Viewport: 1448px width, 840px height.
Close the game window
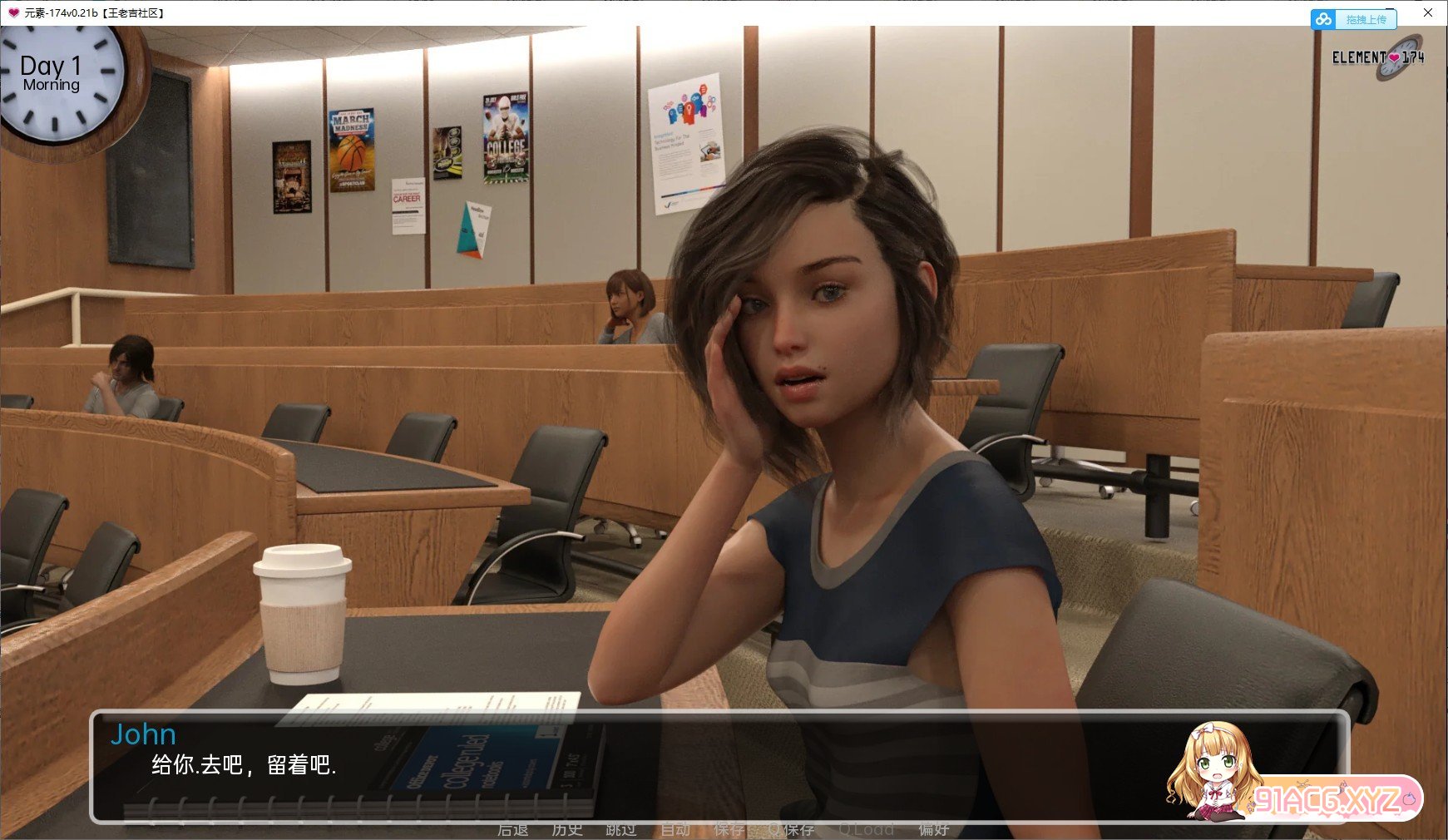(x=1428, y=12)
